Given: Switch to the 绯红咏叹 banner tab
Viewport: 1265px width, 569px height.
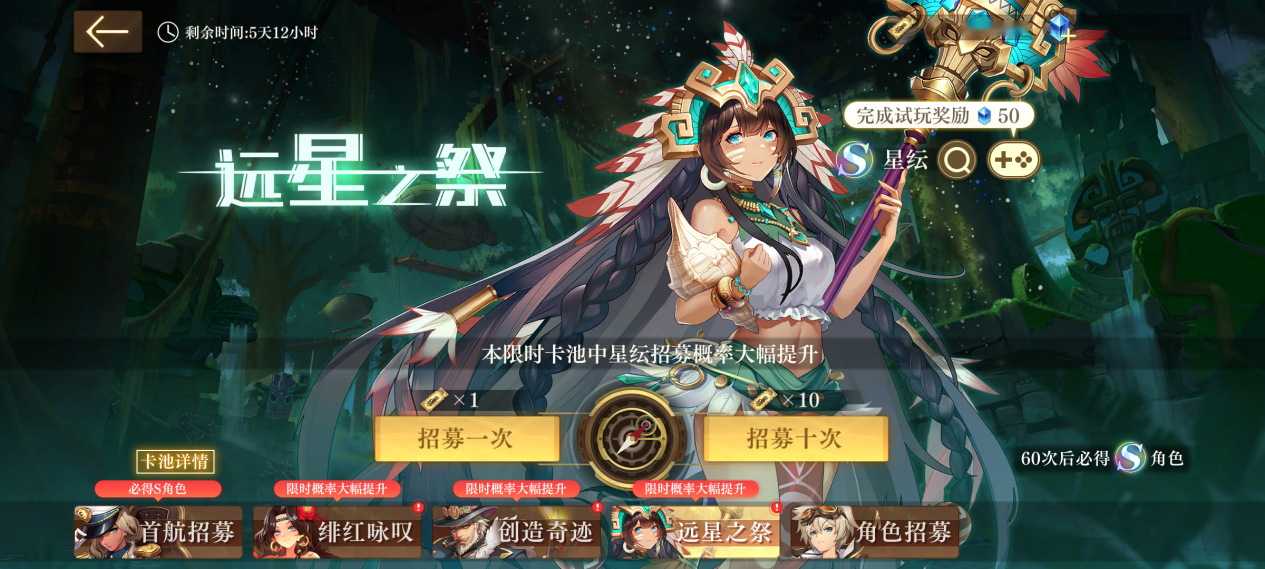Looking at the screenshot, I should click(337, 532).
